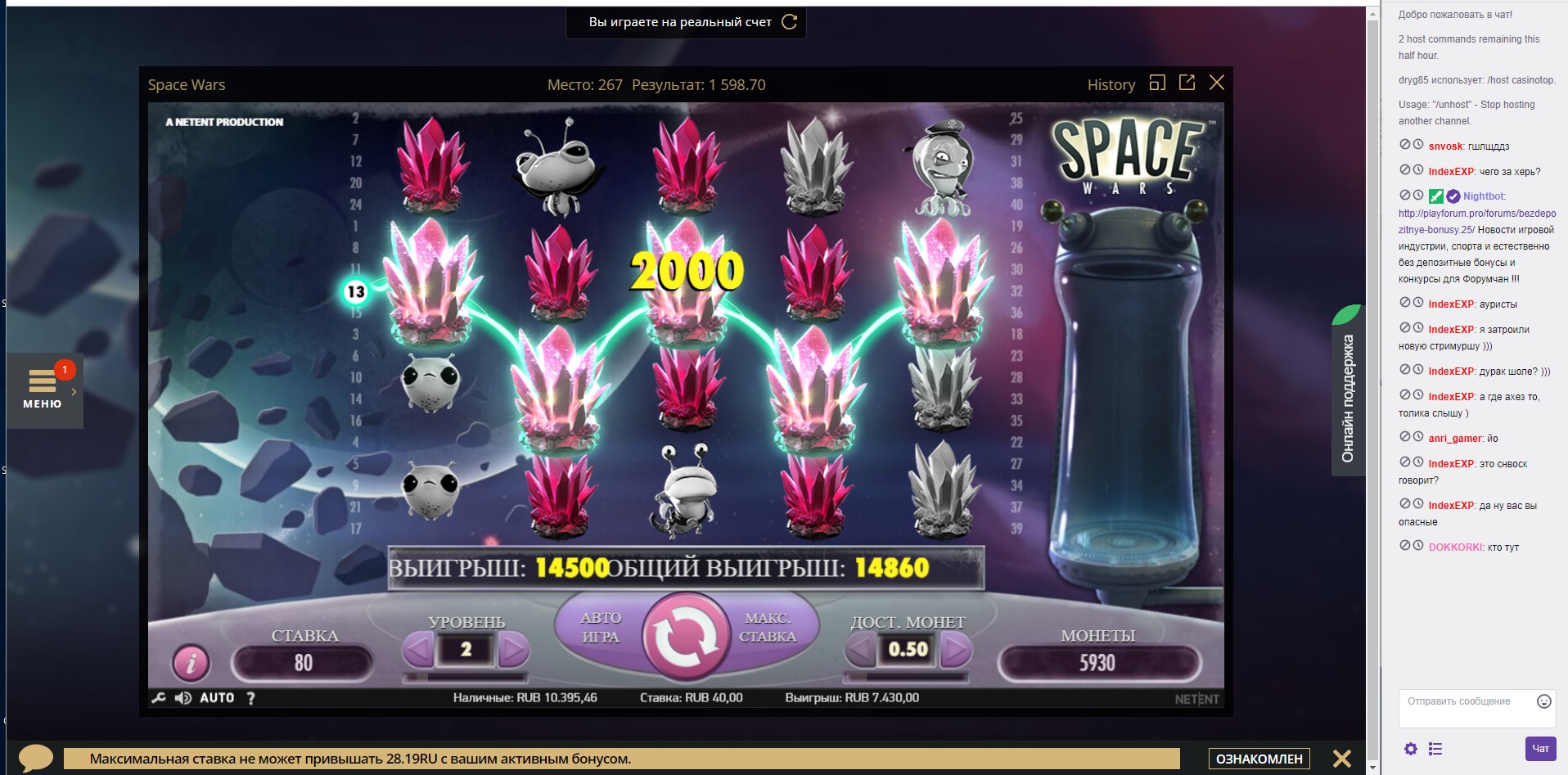Acknowledge the notice with ОЗНАКОМЛЕН
Image resolution: width=1568 pixels, height=775 pixels.
point(1259,759)
